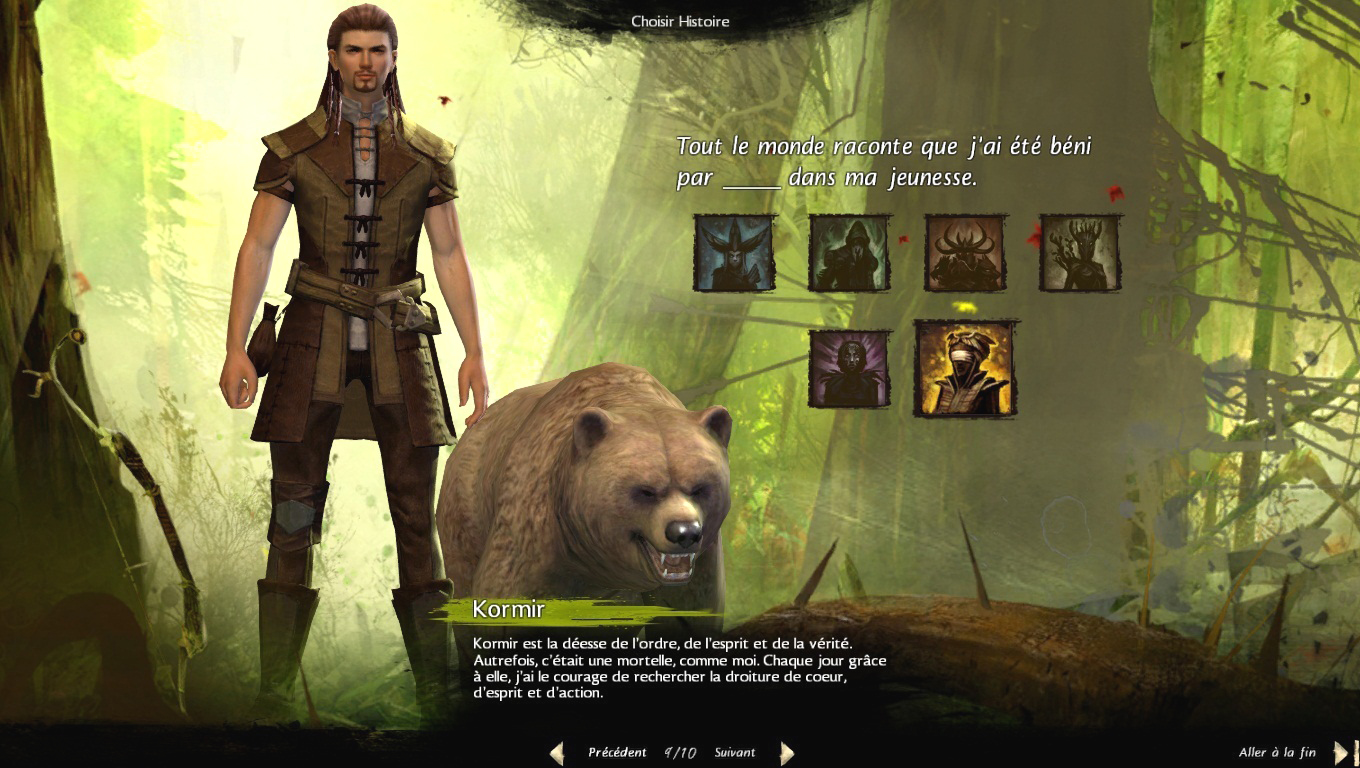Select the green hooded Grenth portrait
Screen dimensions: 1360x768
849,253
